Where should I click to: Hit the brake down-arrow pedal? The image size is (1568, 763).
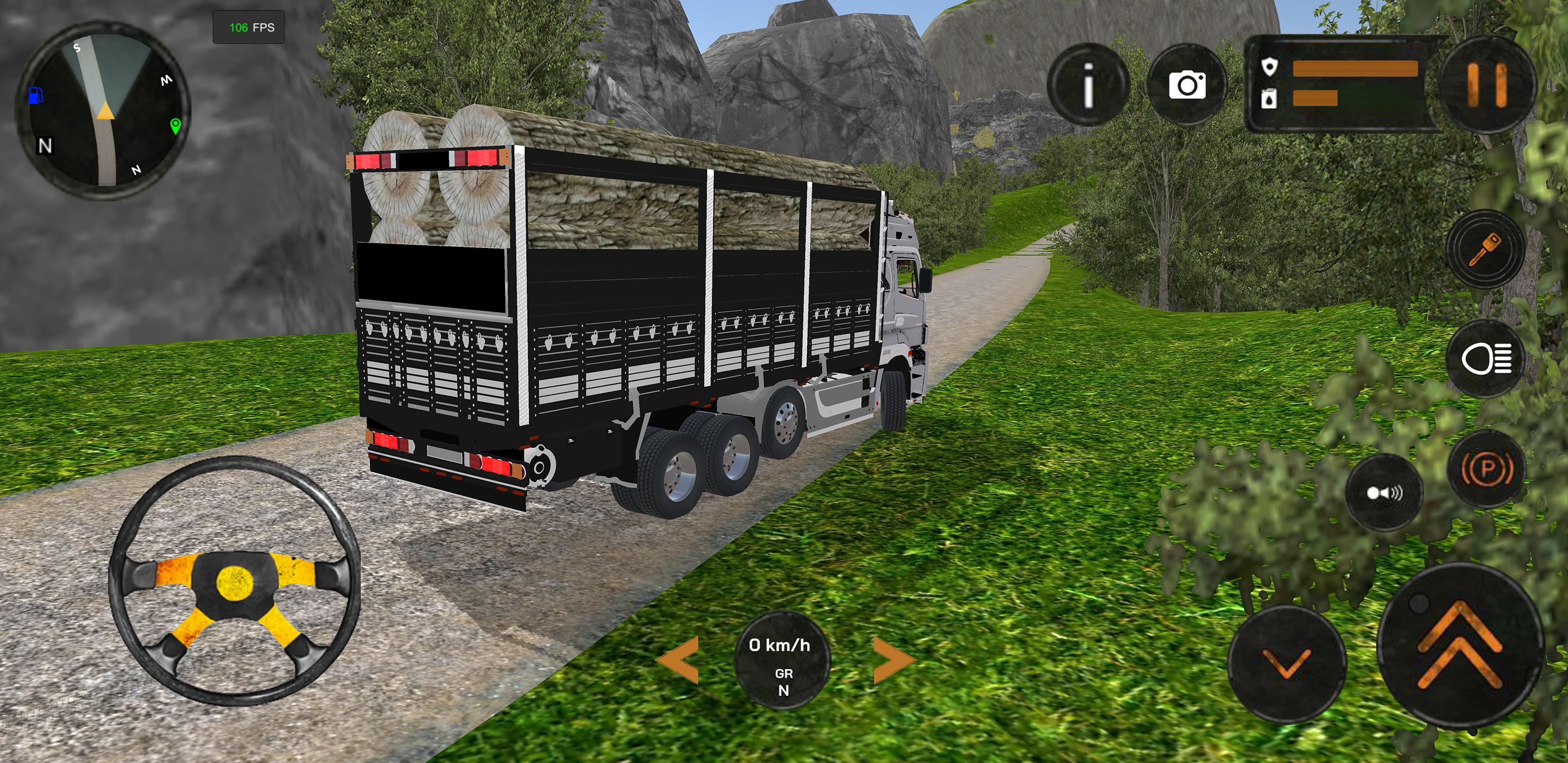point(1286,664)
